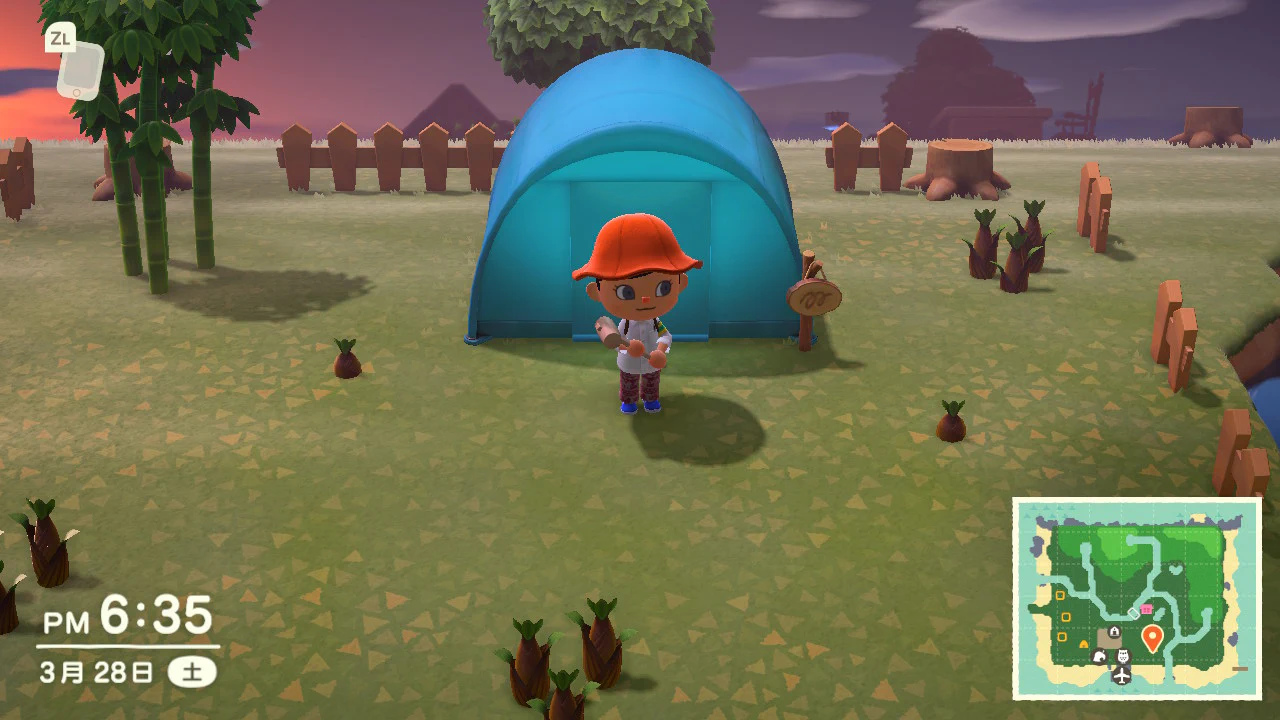The width and height of the screenshot is (1280, 720).
Task: Open the island minimap
Action: pyautogui.click(x=1137, y=598)
